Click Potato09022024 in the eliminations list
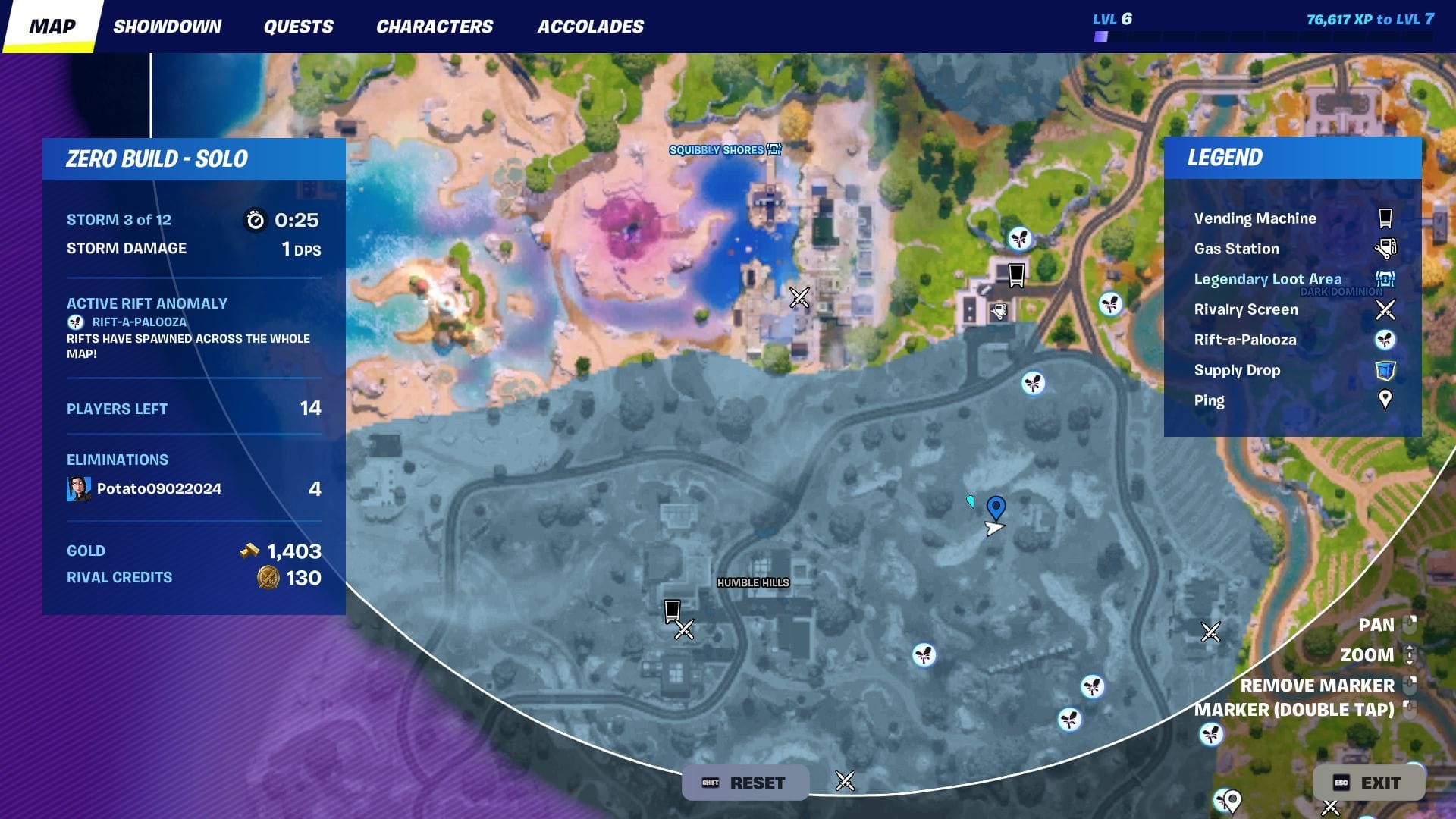Image resolution: width=1456 pixels, height=819 pixels. [158, 488]
